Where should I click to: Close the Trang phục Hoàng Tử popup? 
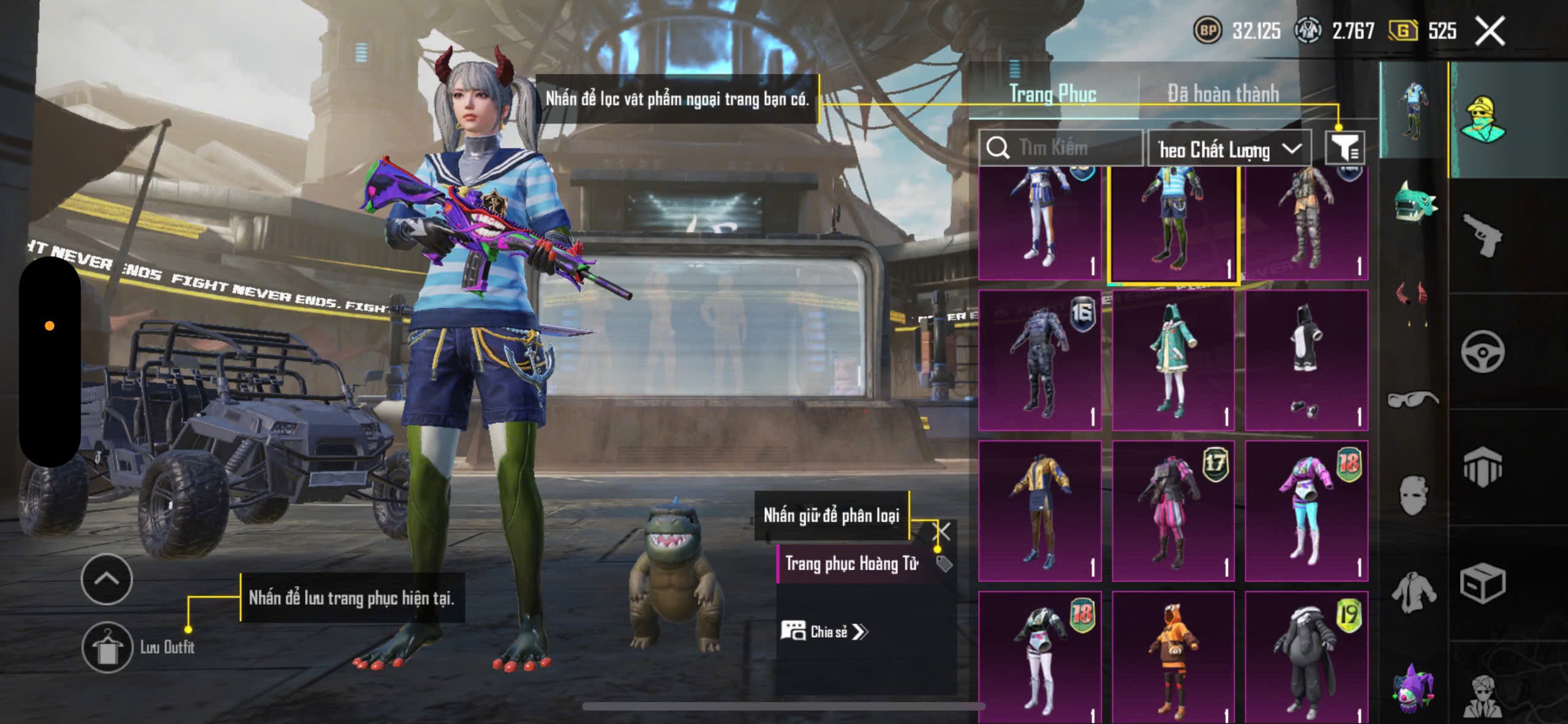coord(941,532)
